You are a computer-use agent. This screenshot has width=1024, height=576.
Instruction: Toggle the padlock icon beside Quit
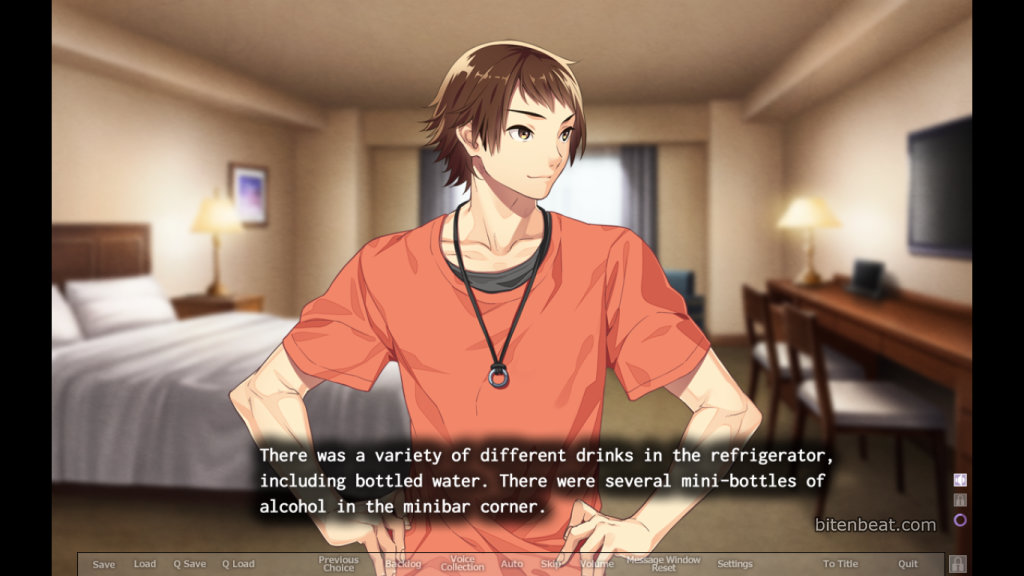point(957,564)
